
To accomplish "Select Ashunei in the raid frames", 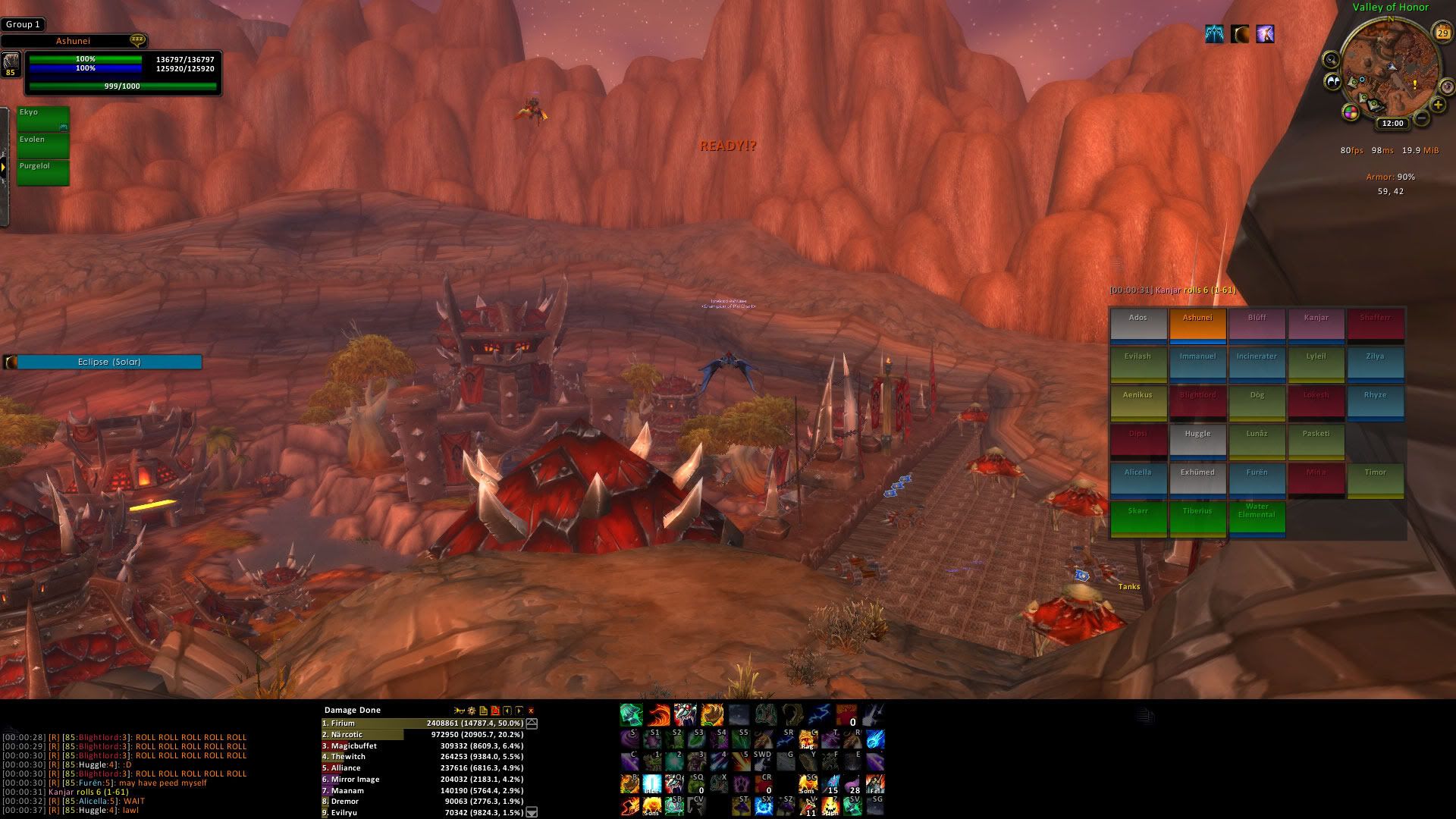I will pyautogui.click(x=1197, y=324).
